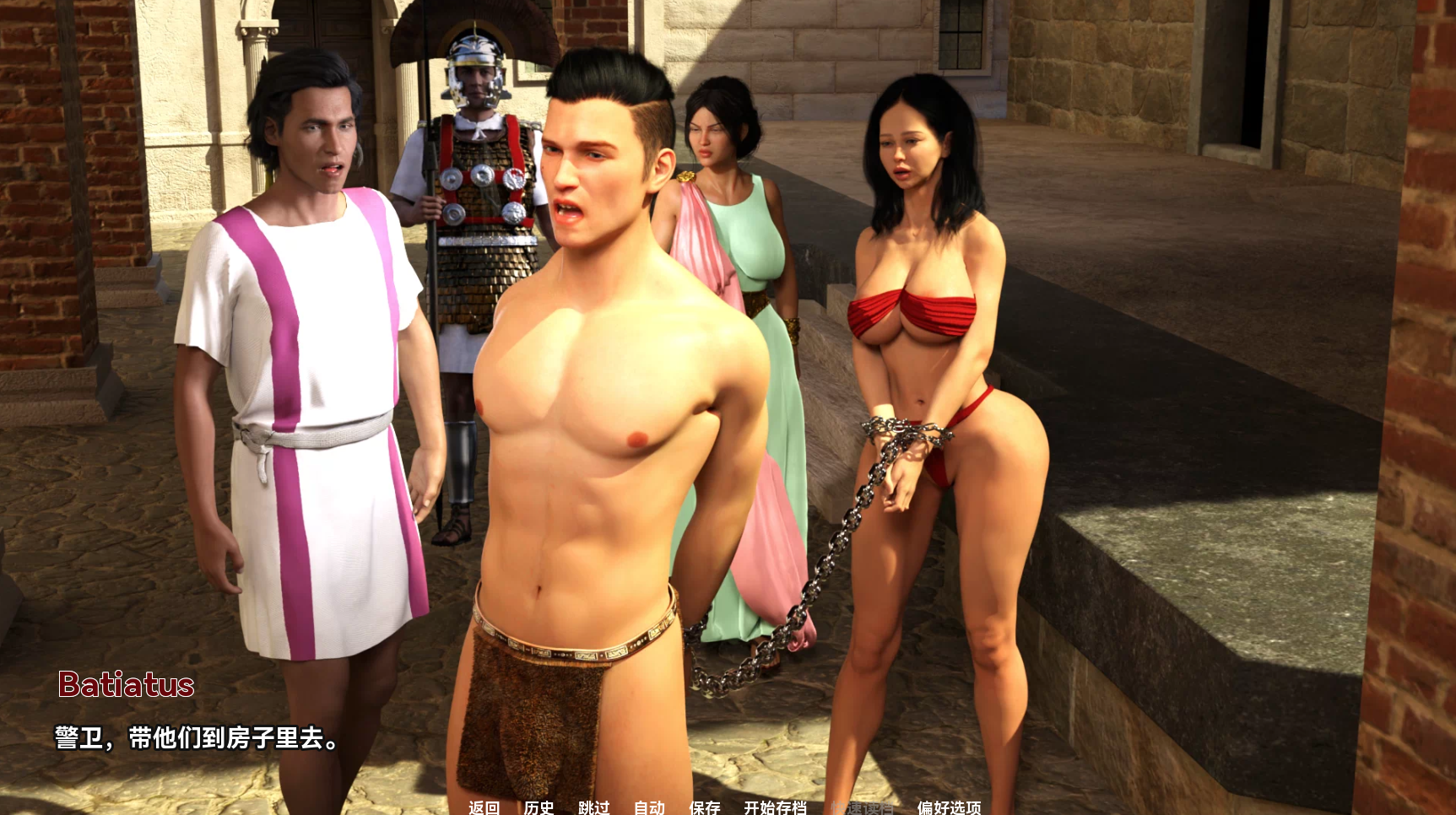Open 偏好选项 (Preferences)
Viewport: 1456px width, 815px height.
pyautogui.click(x=949, y=807)
